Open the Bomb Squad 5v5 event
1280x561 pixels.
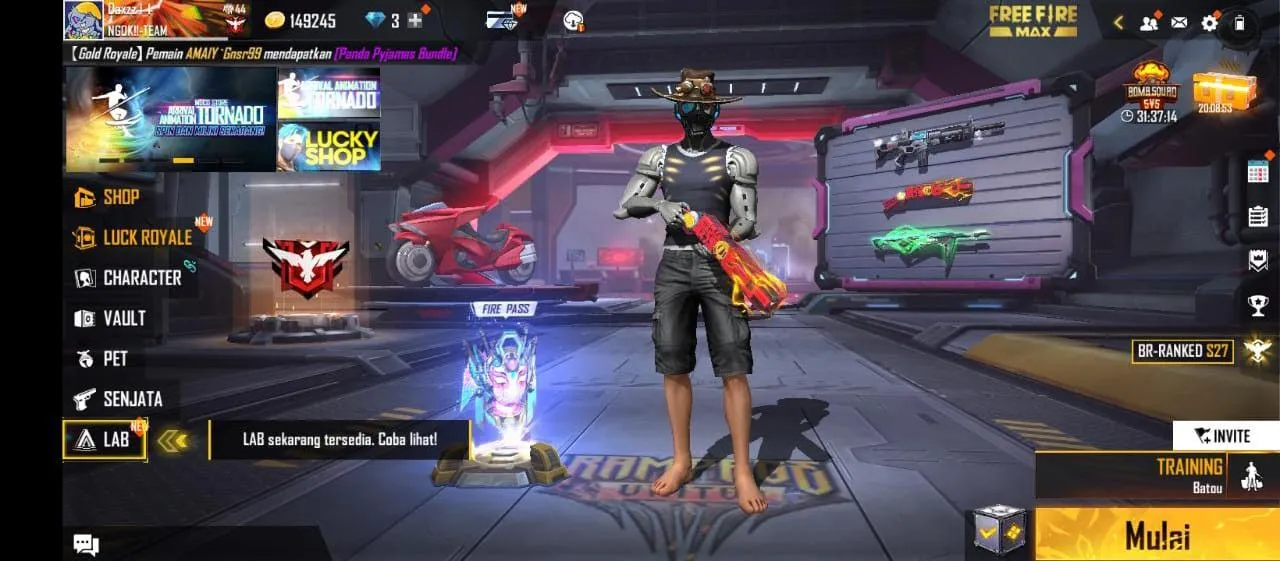(x=1153, y=90)
